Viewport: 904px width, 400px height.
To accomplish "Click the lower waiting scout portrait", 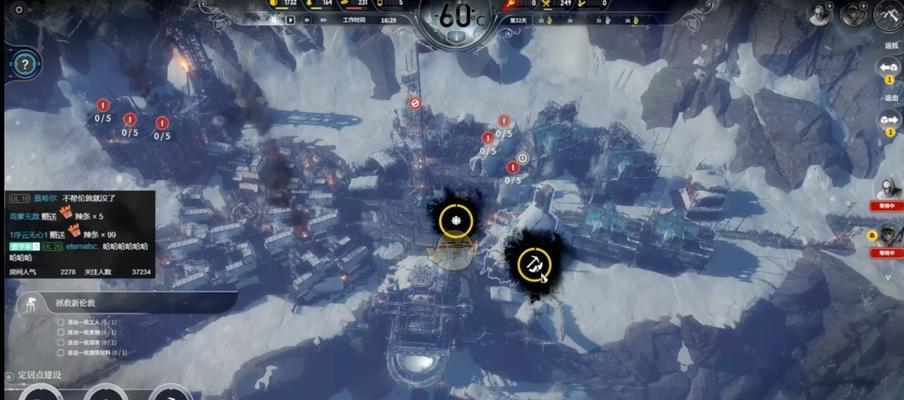I will click(889, 236).
